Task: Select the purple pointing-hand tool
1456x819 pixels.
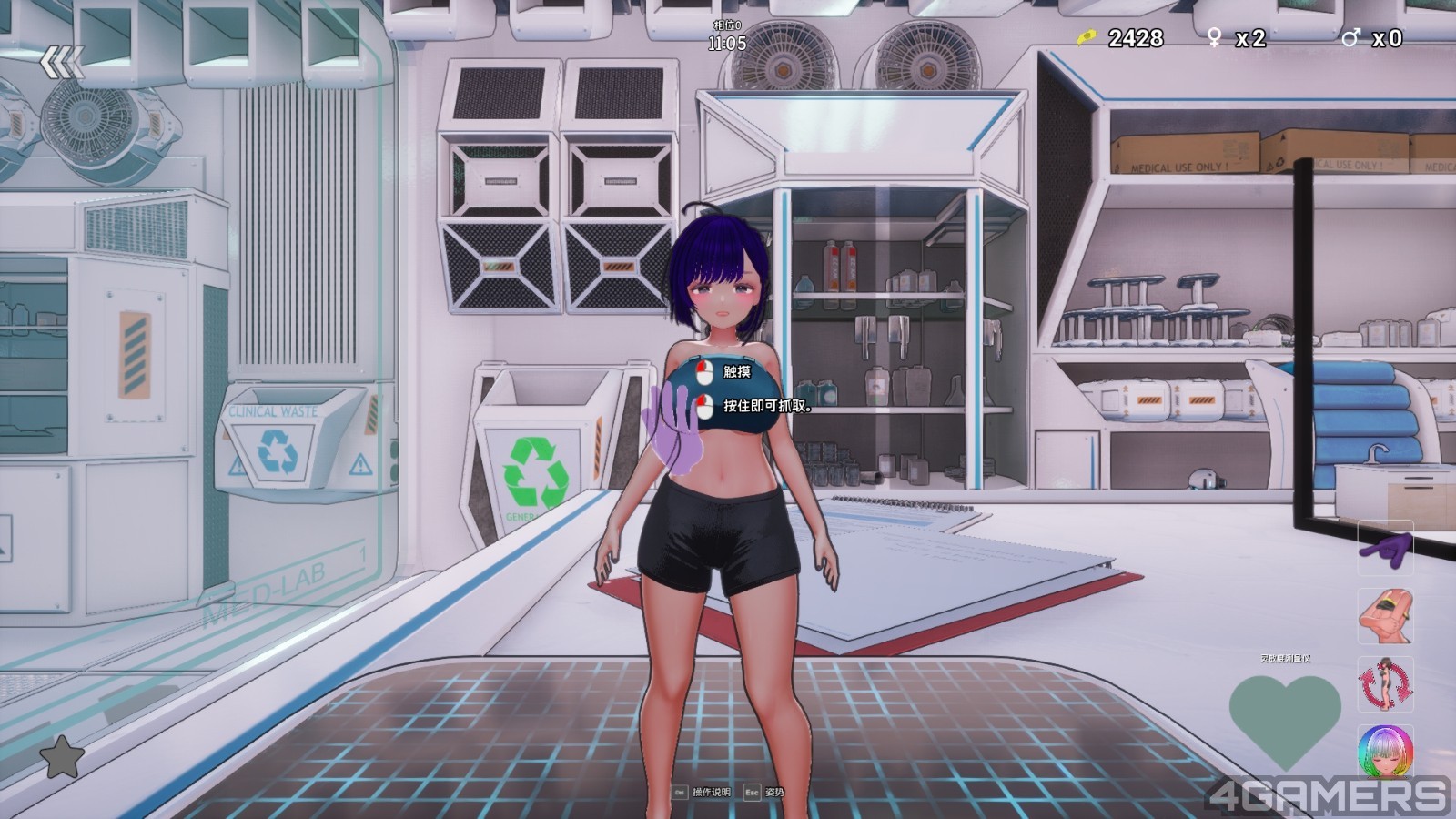Action: pyautogui.click(x=1385, y=548)
